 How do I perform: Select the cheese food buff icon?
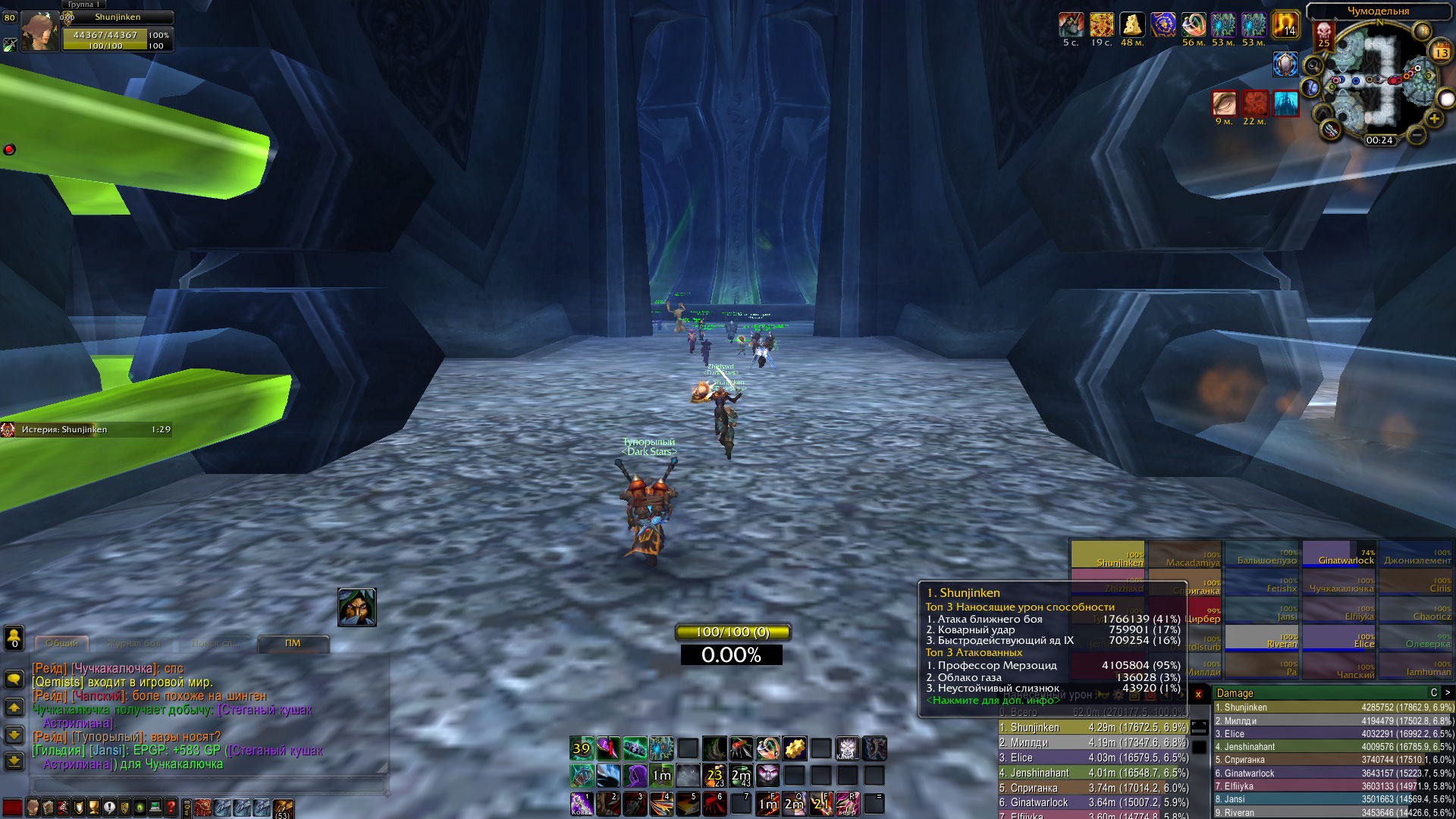tap(1131, 25)
